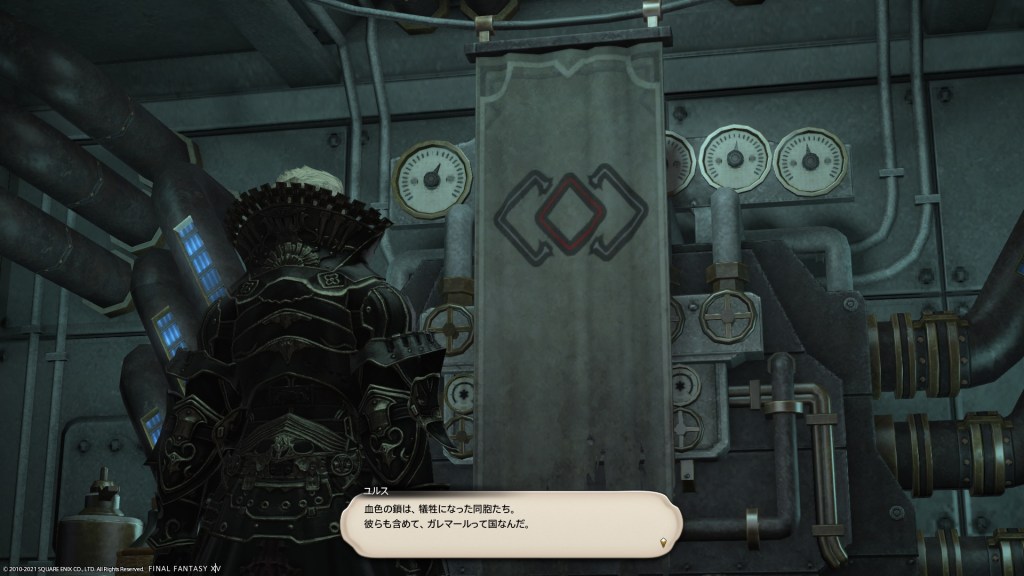1024x576 pixels.
Task: Click the dialogue continue arrow indicator
Action: pos(665,542)
